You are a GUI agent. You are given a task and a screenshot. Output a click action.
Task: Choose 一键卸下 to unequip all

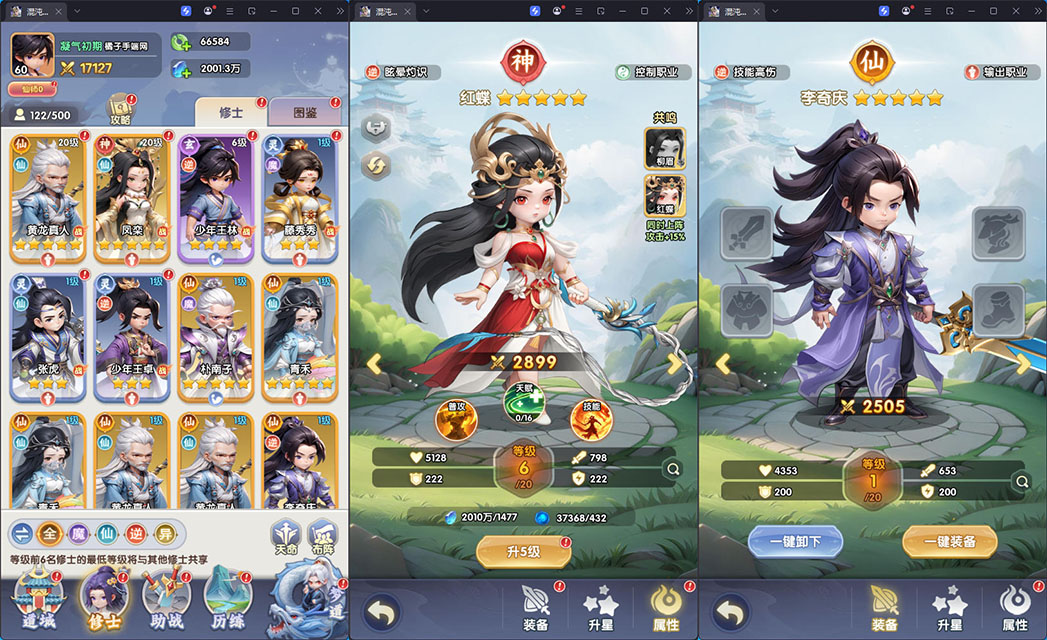795,541
